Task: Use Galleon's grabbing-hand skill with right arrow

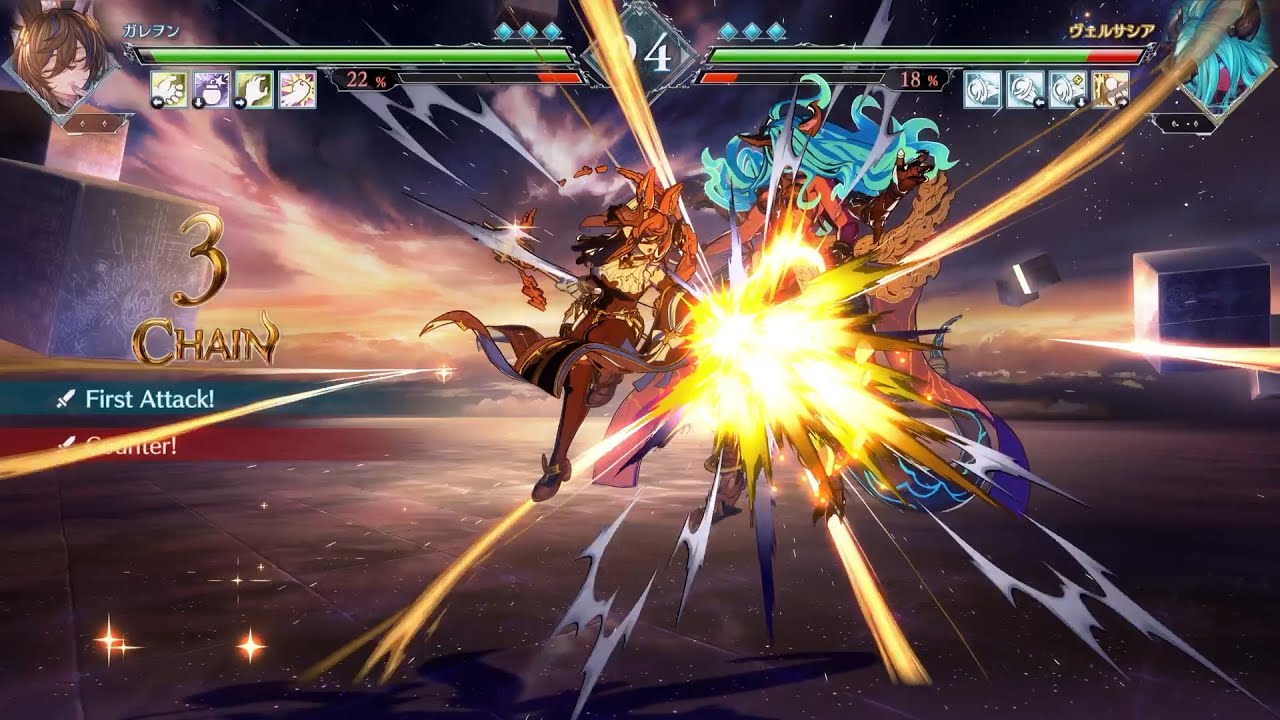Action: (x=254, y=89)
